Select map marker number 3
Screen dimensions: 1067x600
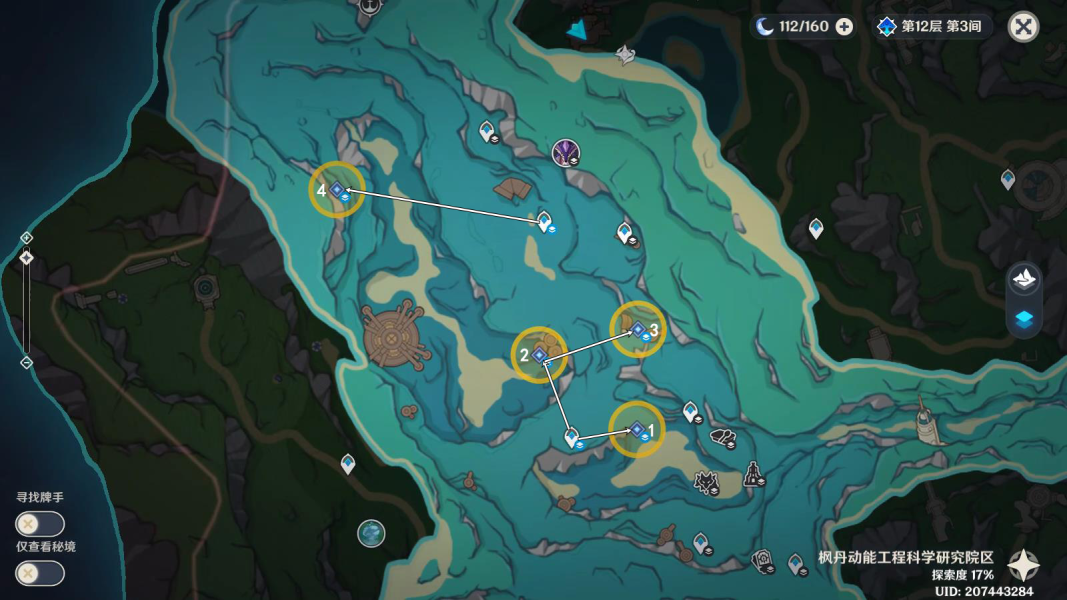[637, 329]
